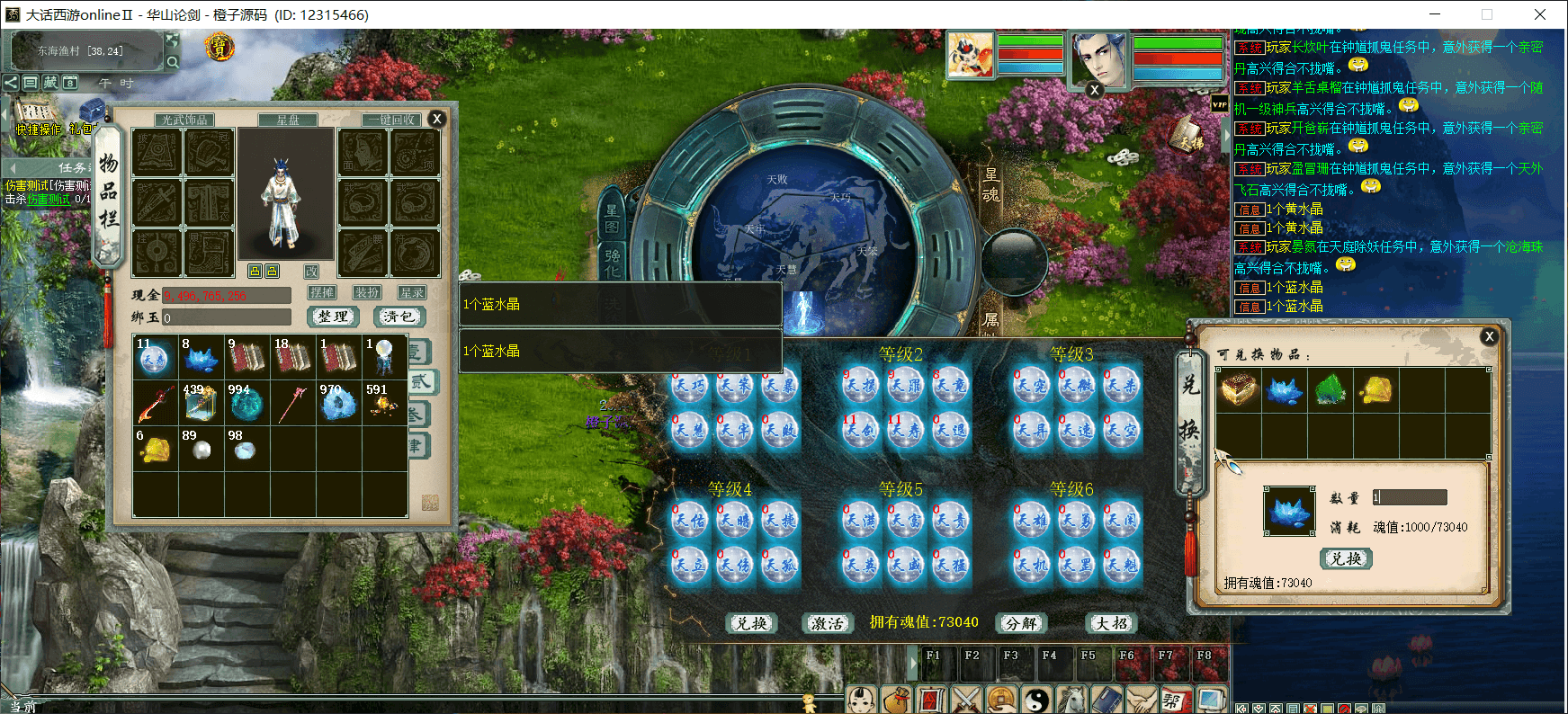Click the exchange quantity input field

coord(1410,497)
